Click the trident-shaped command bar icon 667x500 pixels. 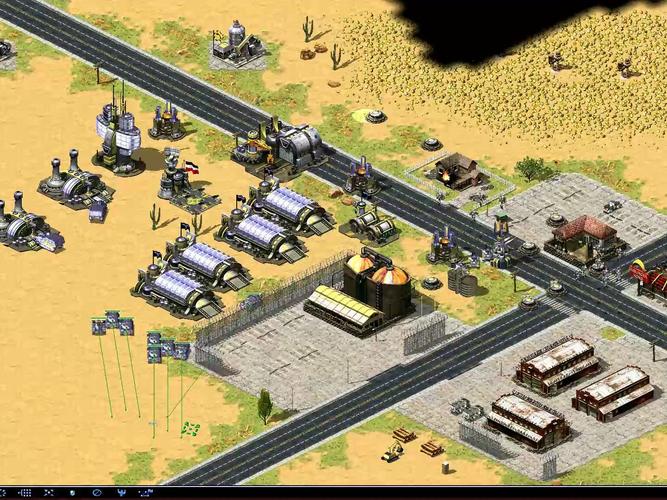(x=122, y=493)
